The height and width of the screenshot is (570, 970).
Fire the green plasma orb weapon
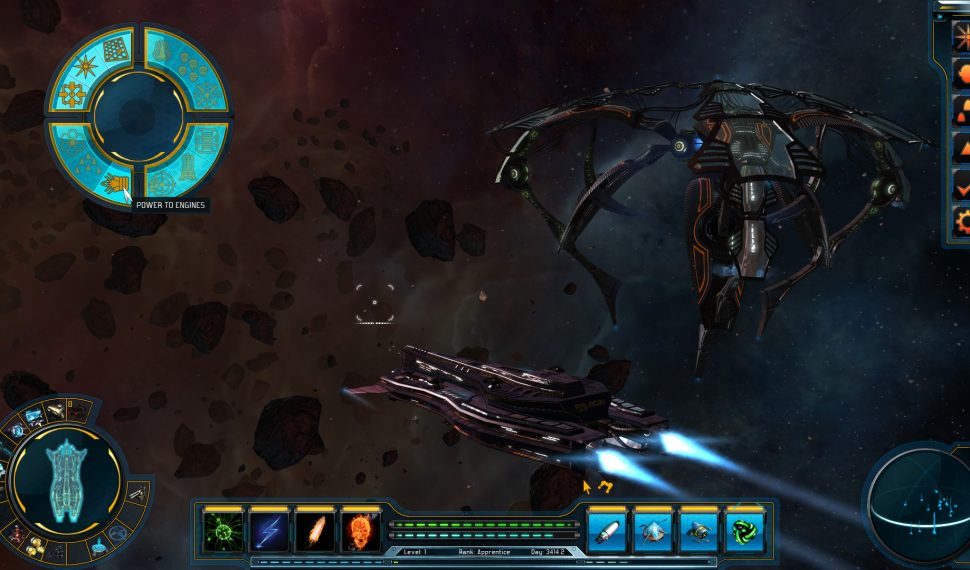[x=221, y=530]
